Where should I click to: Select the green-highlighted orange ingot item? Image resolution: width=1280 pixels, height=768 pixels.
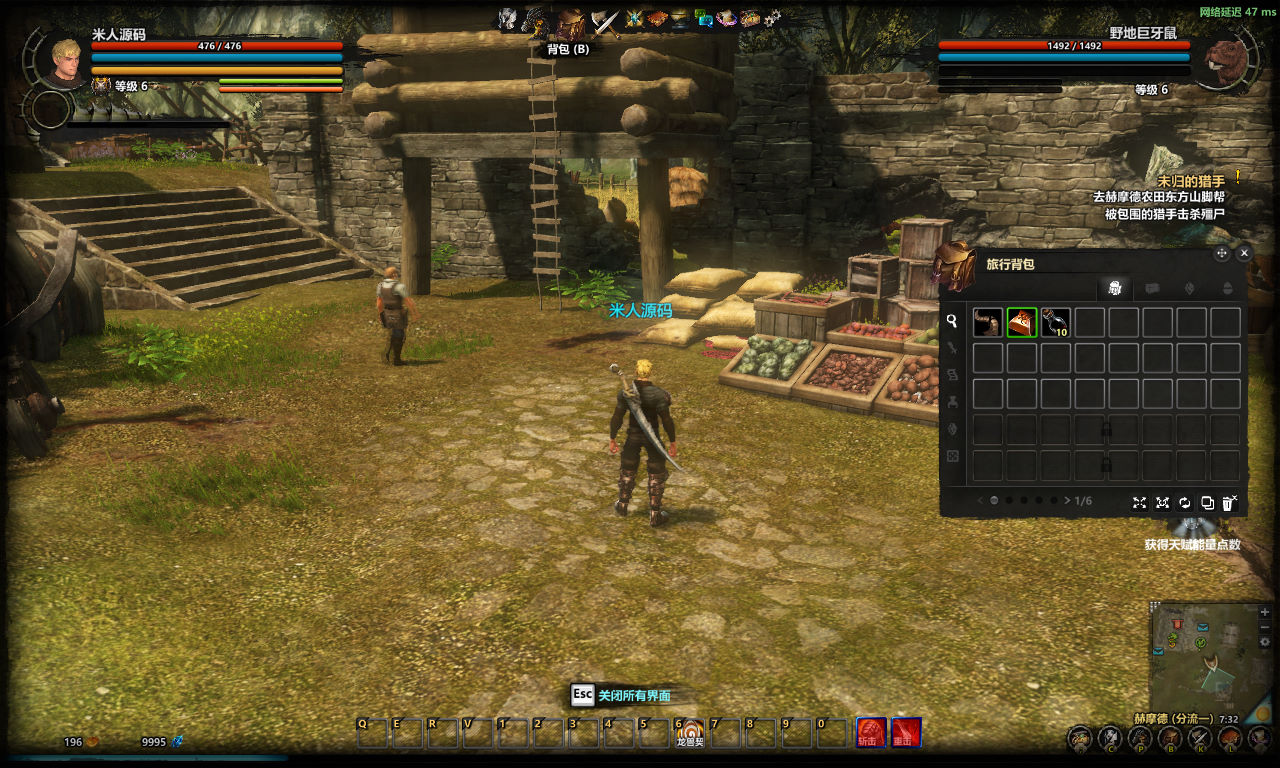click(x=1022, y=322)
